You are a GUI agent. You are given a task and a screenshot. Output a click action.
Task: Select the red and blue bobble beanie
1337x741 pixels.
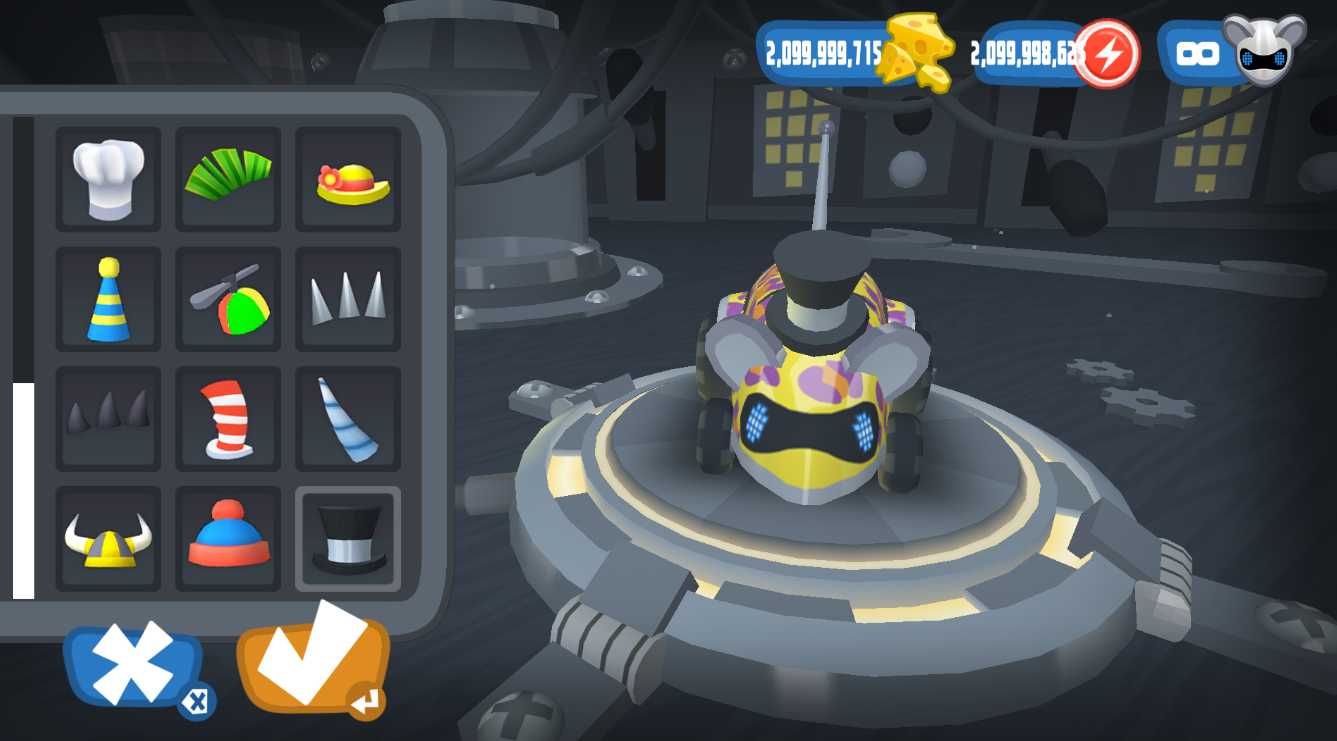228,539
